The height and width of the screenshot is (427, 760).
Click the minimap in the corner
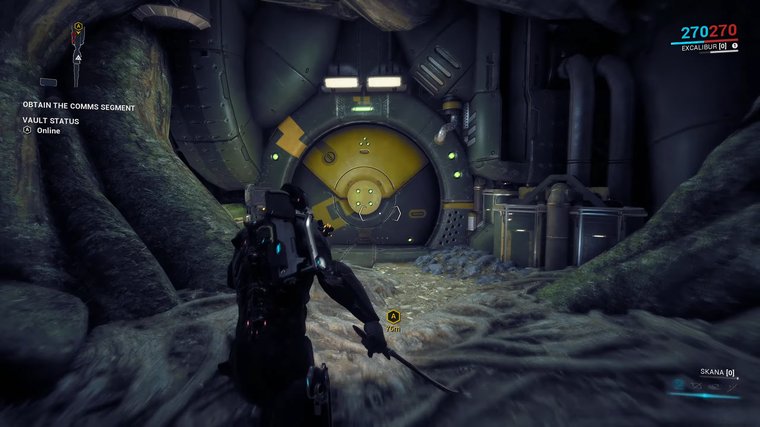point(78,55)
